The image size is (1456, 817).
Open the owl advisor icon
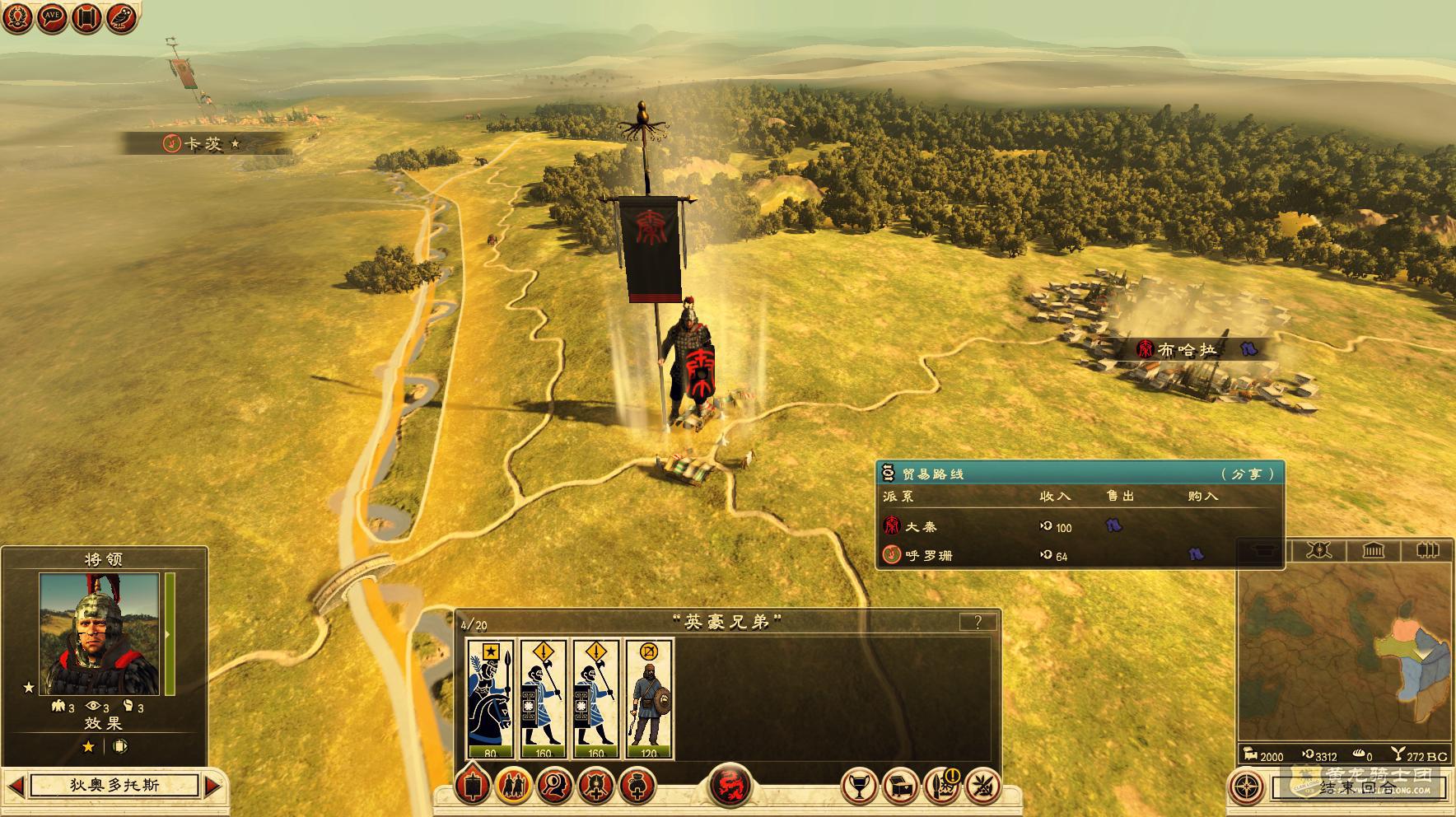[x=122, y=17]
